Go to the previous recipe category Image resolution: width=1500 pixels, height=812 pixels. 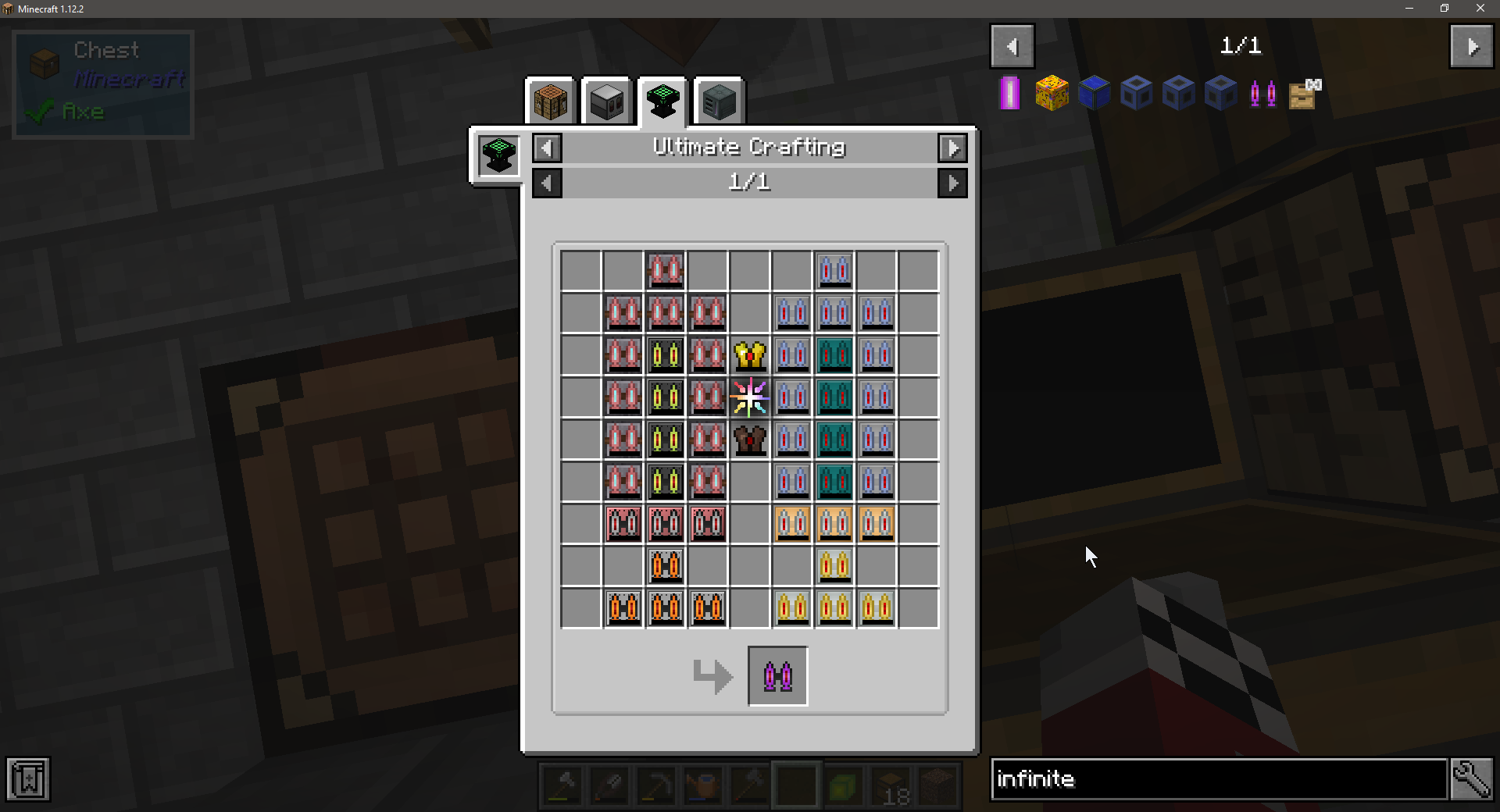tap(547, 148)
